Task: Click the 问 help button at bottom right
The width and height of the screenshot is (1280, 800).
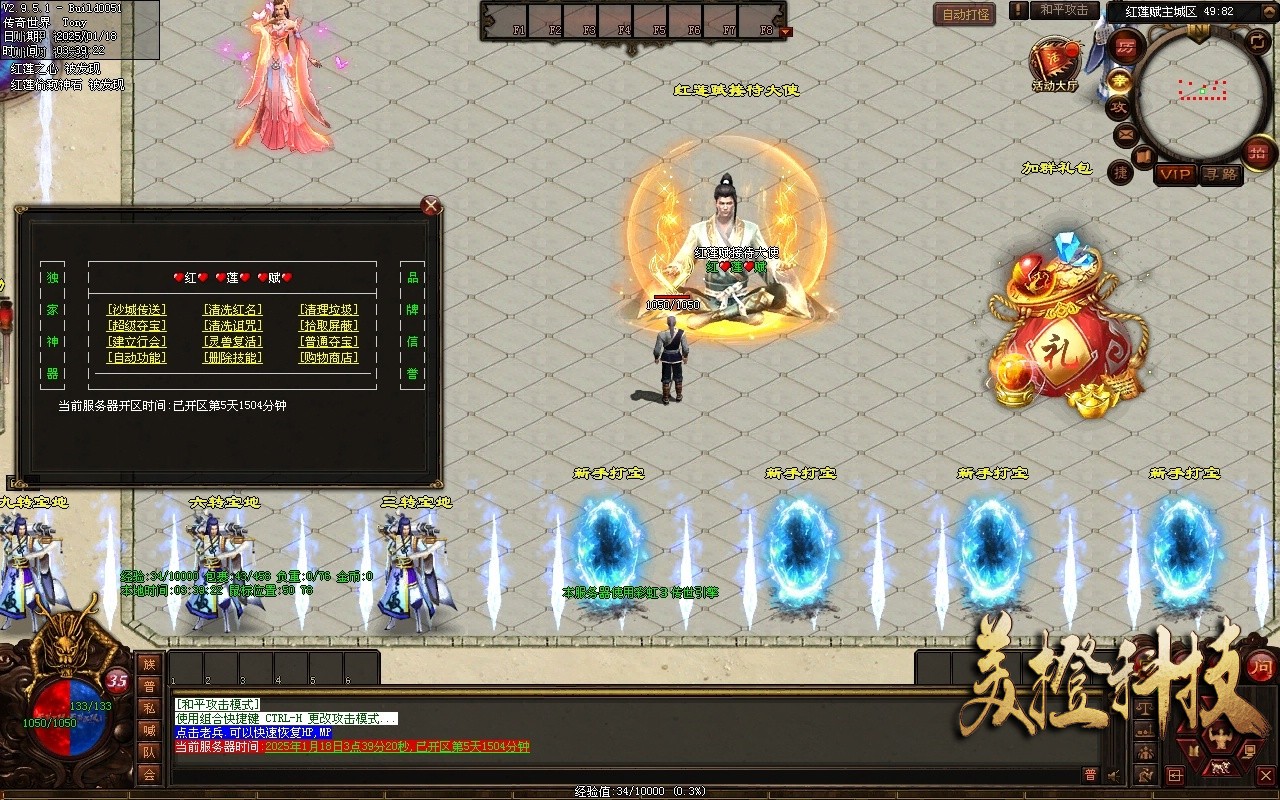Action: (1261, 667)
